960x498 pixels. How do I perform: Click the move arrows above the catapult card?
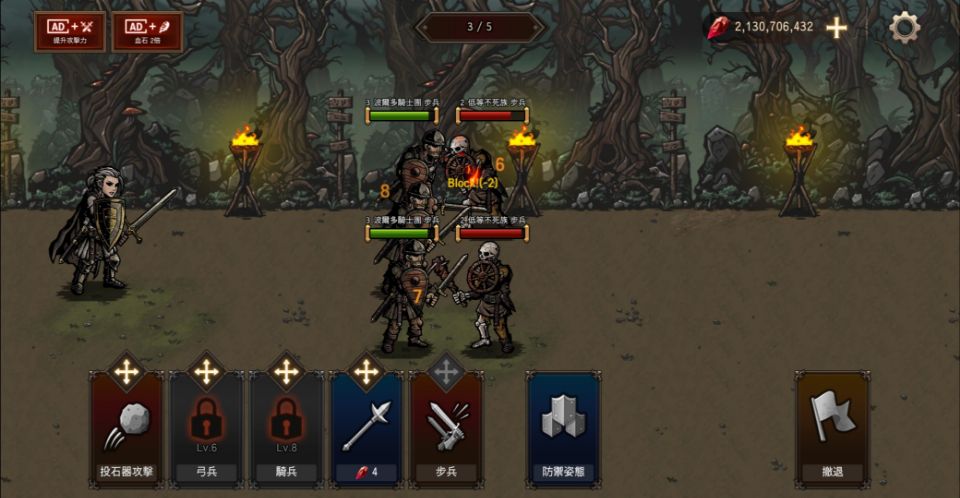127,372
